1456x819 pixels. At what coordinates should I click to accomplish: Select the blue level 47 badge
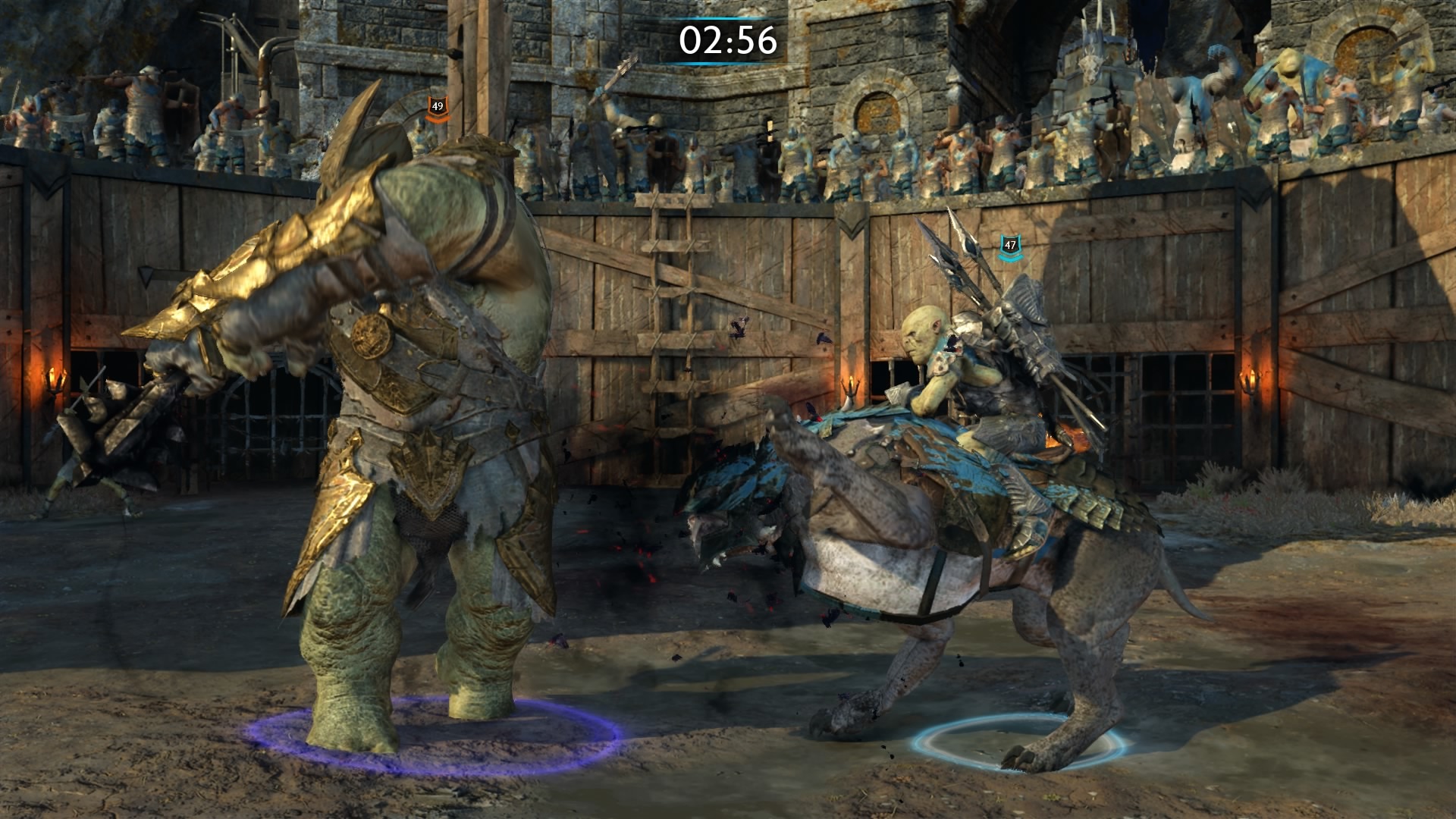(x=1009, y=246)
